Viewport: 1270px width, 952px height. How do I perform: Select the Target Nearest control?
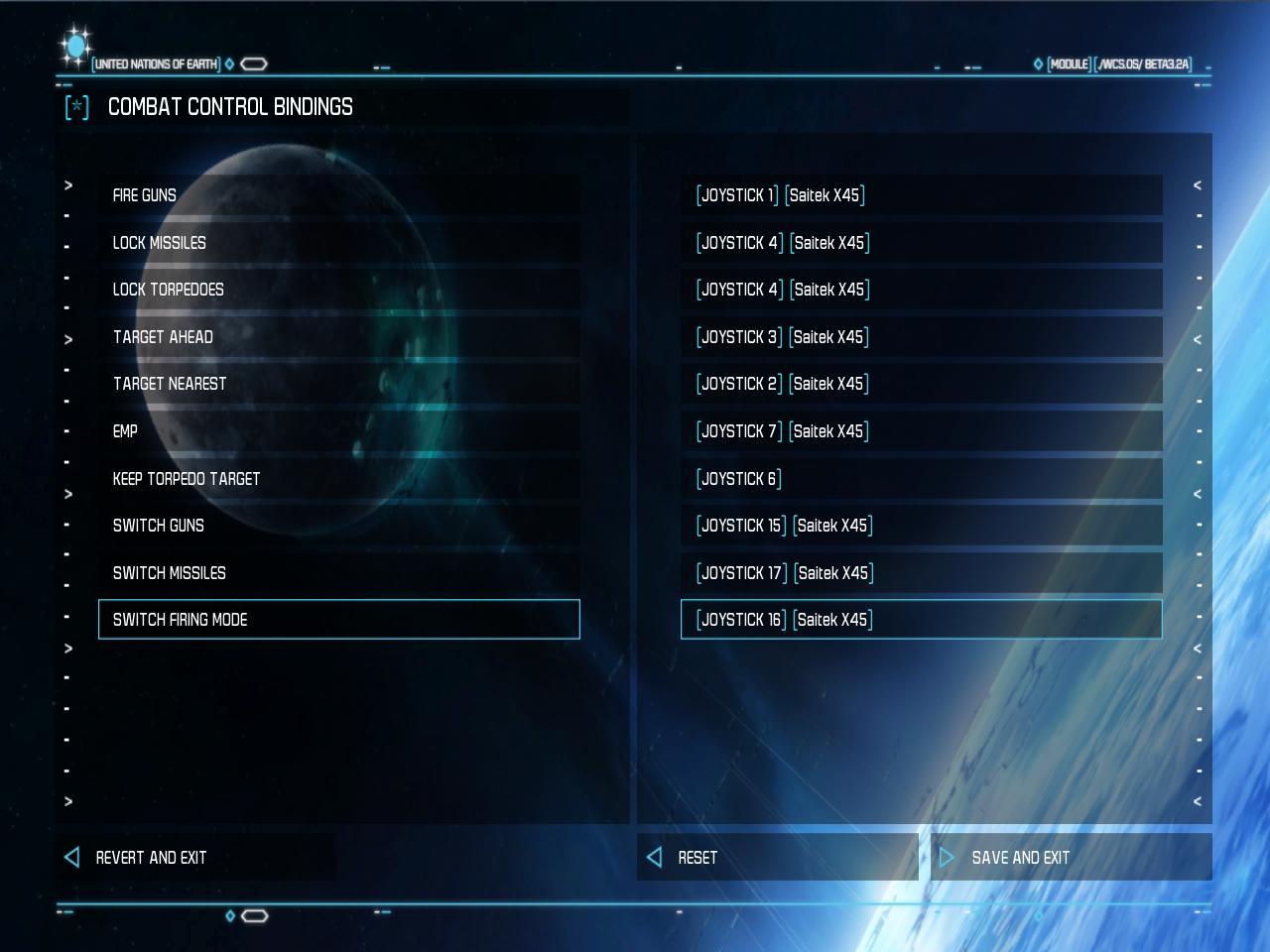pyautogui.click(x=338, y=384)
